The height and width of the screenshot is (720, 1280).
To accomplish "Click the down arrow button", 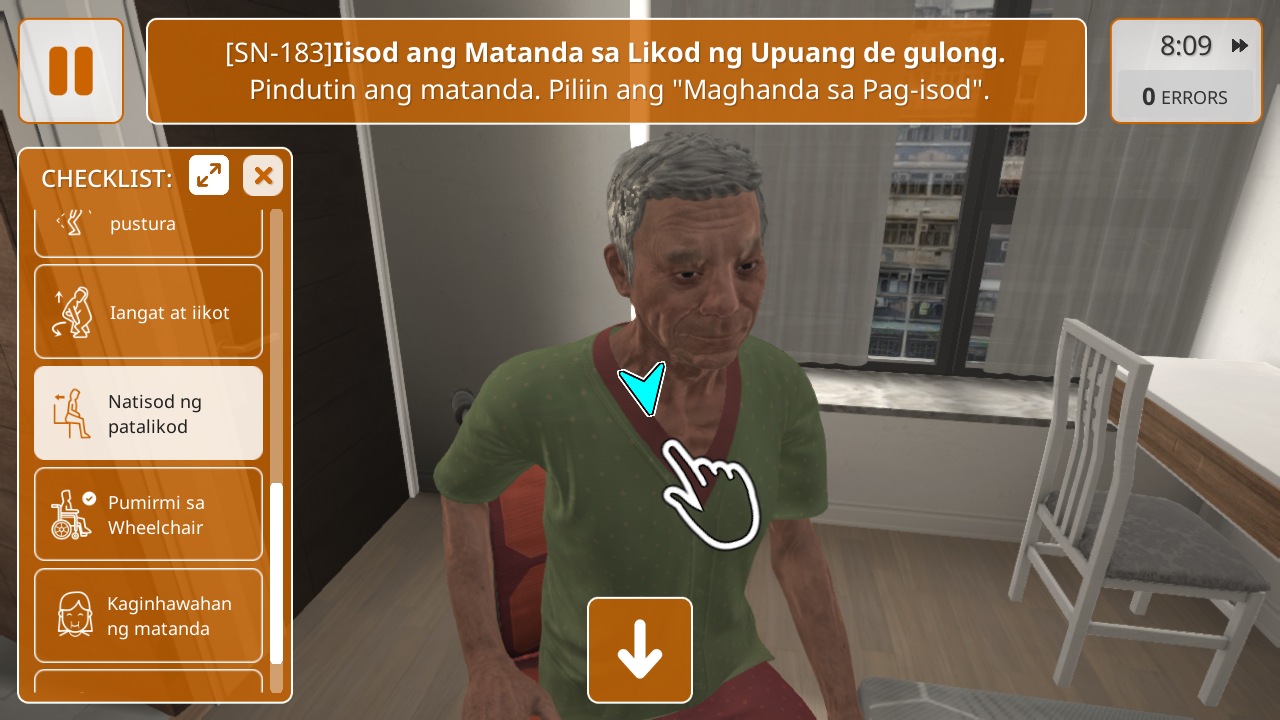I will (640, 650).
